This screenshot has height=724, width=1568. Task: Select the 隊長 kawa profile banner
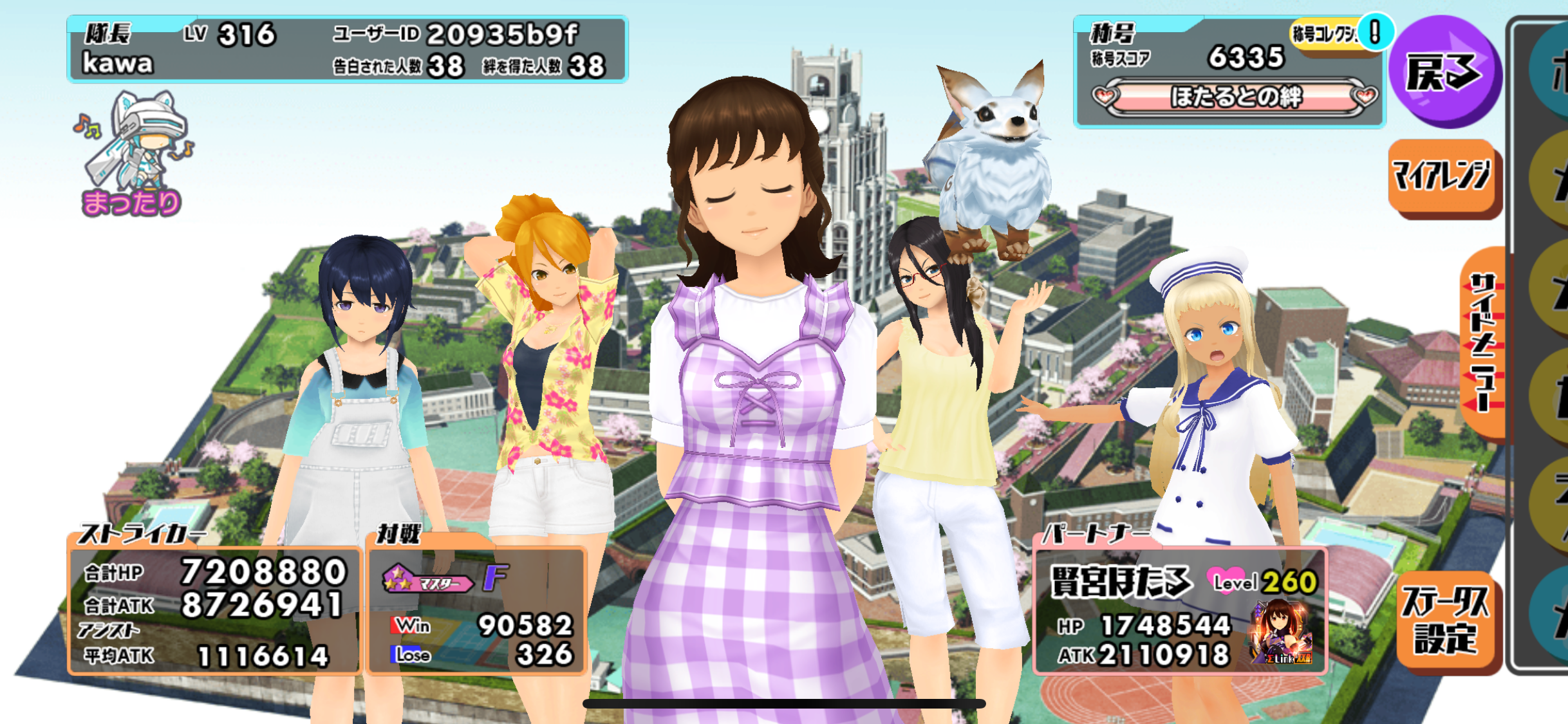tap(347, 50)
